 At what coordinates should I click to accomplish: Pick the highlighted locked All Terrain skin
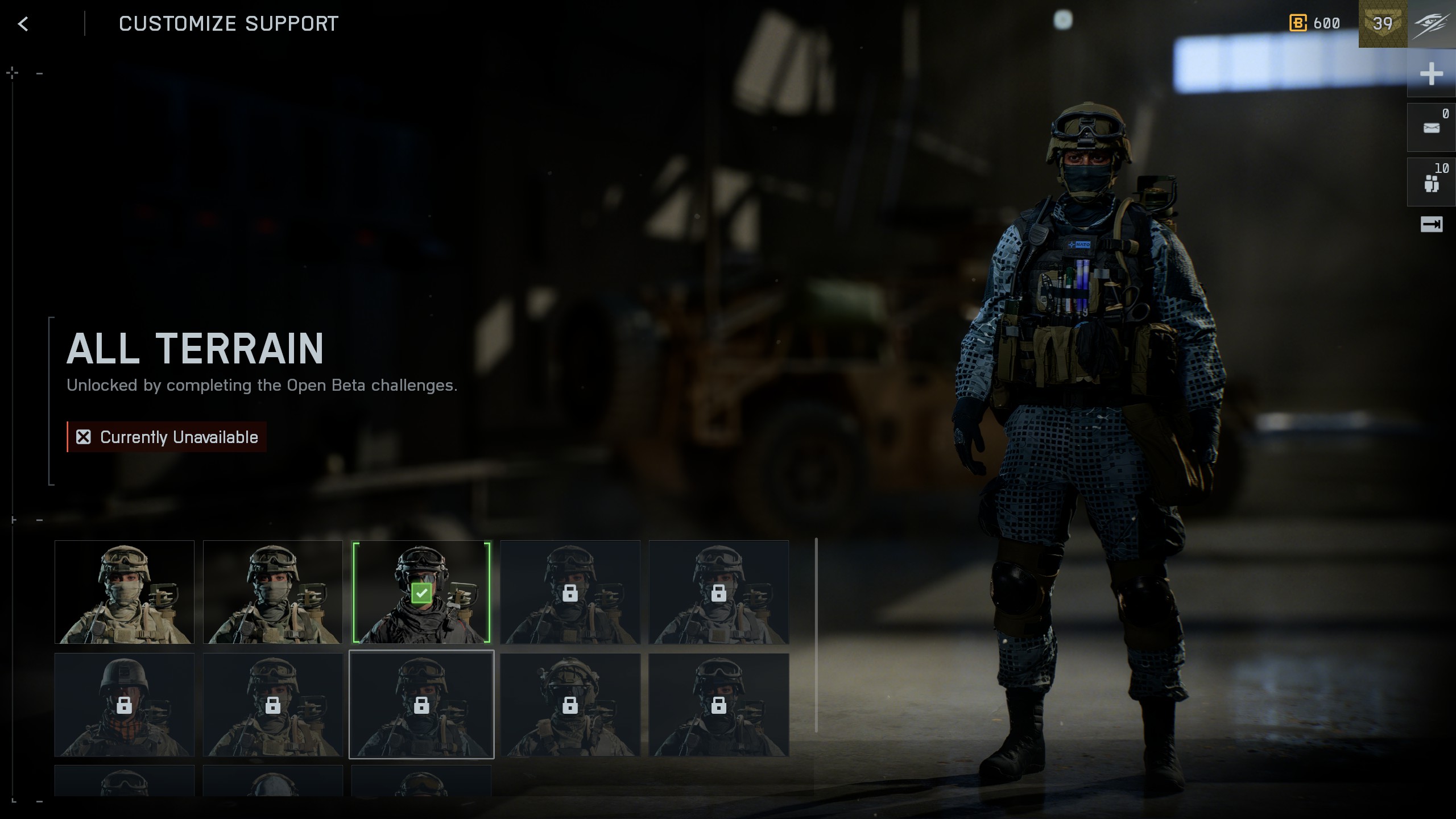point(421,705)
